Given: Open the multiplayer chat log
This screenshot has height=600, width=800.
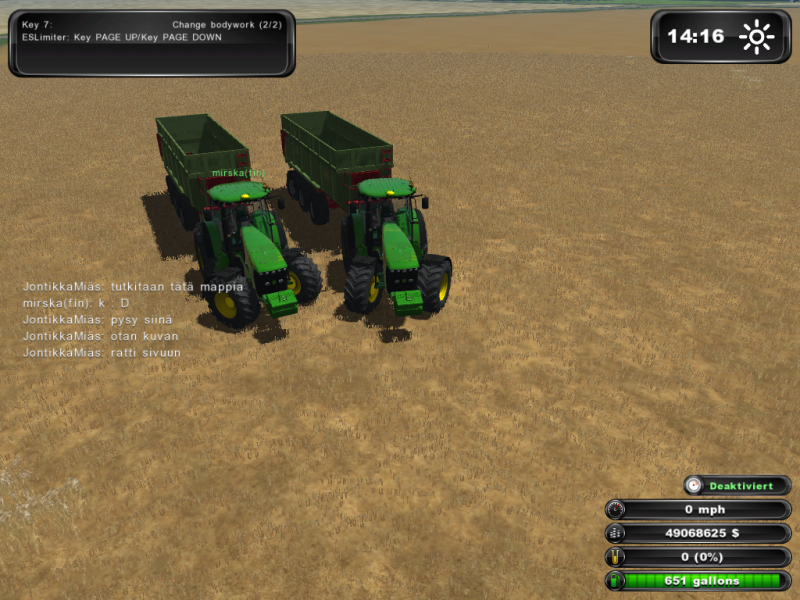Looking at the screenshot, I should tap(132, 319).
